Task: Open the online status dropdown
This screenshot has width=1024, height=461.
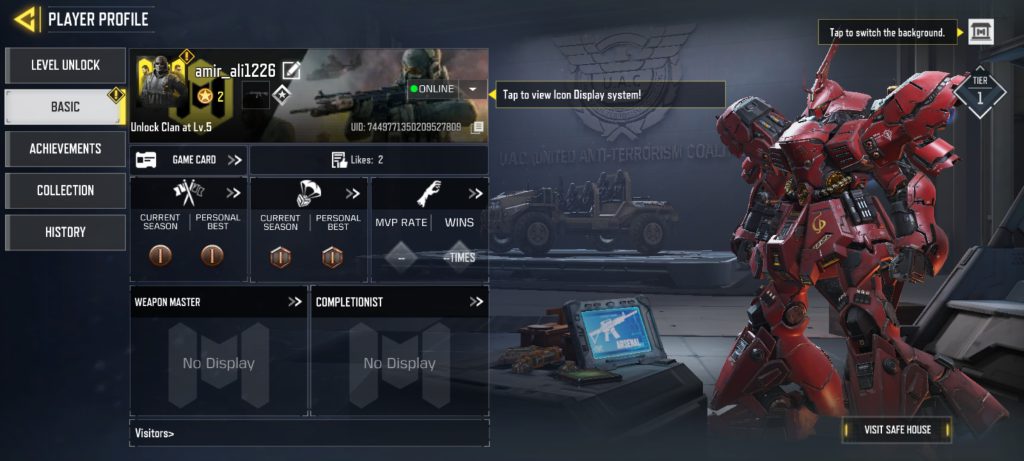Action: (x=472, y=89)
